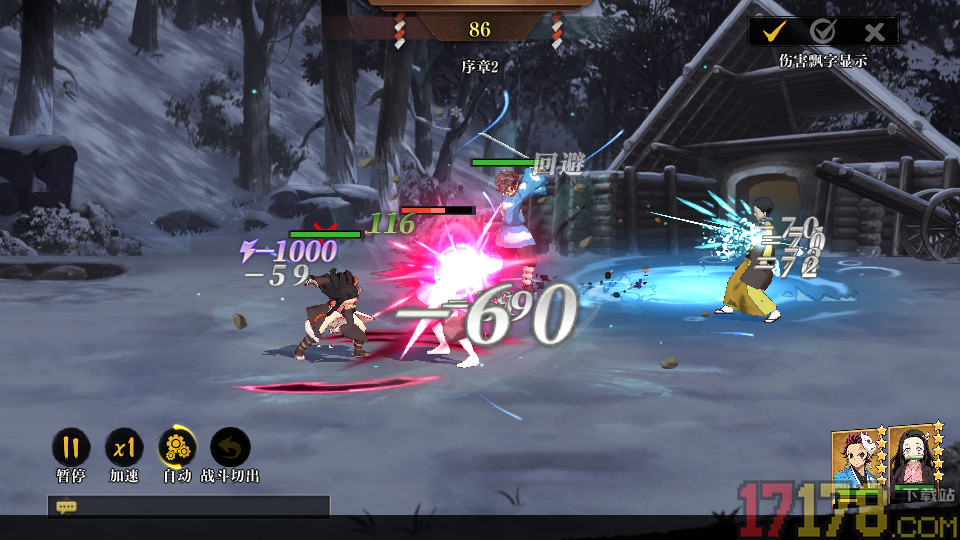
Task: Choose the circled checkmark damage display option
Action: pos(823,31)
